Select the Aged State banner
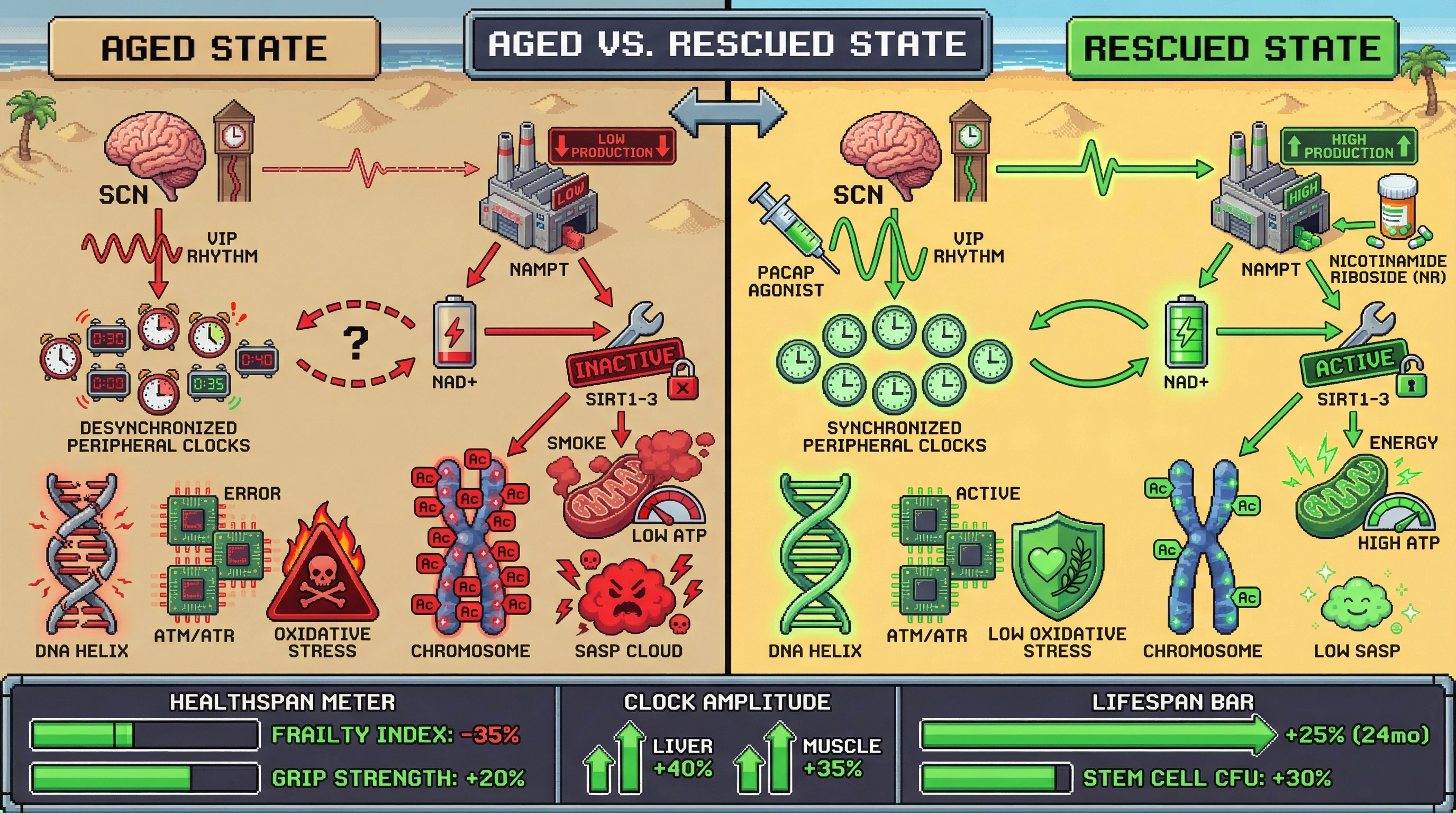The height and width of the screenshot is (813, 1456). (214, 48)
